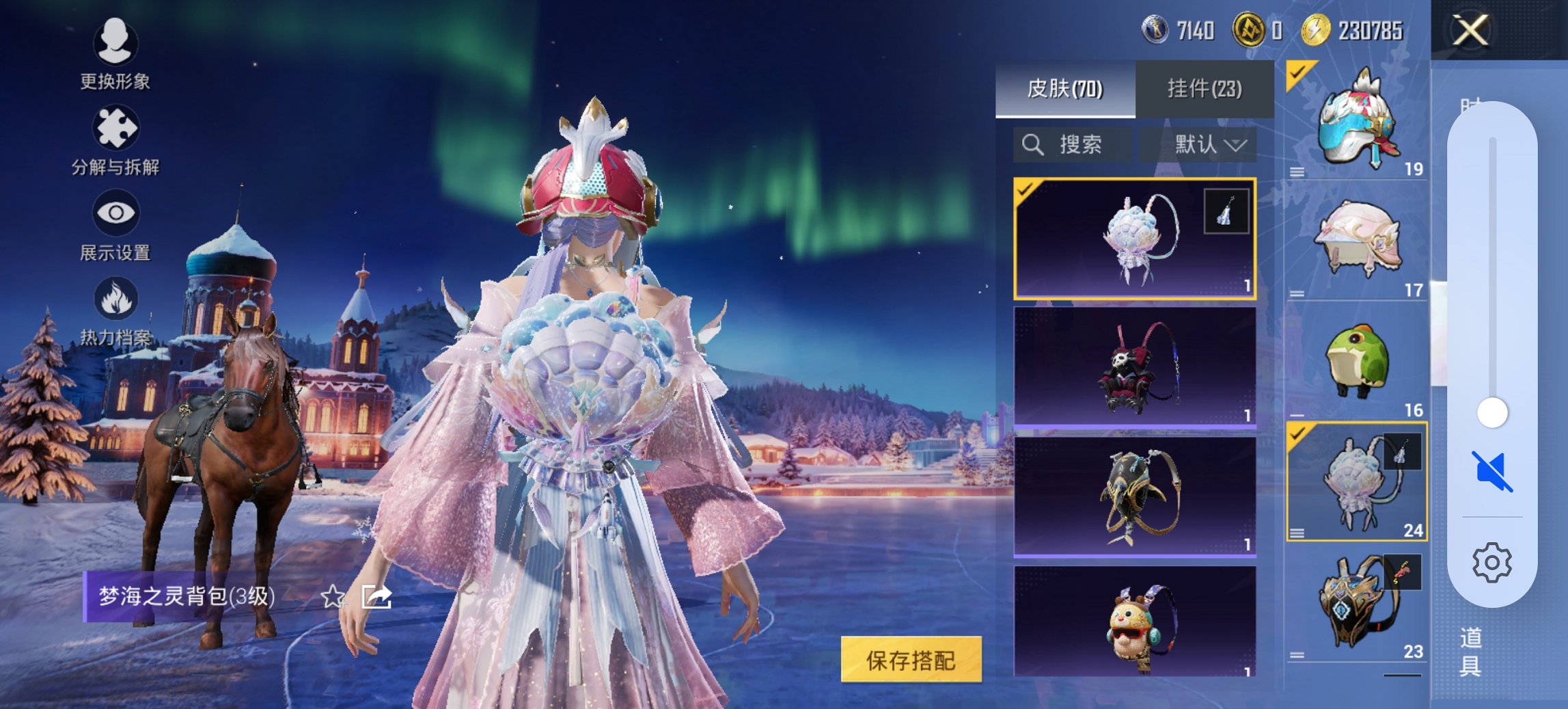Screen dimensions: 1568x709
Task: Open the gear settings in side overlay
Action: 1491,563
